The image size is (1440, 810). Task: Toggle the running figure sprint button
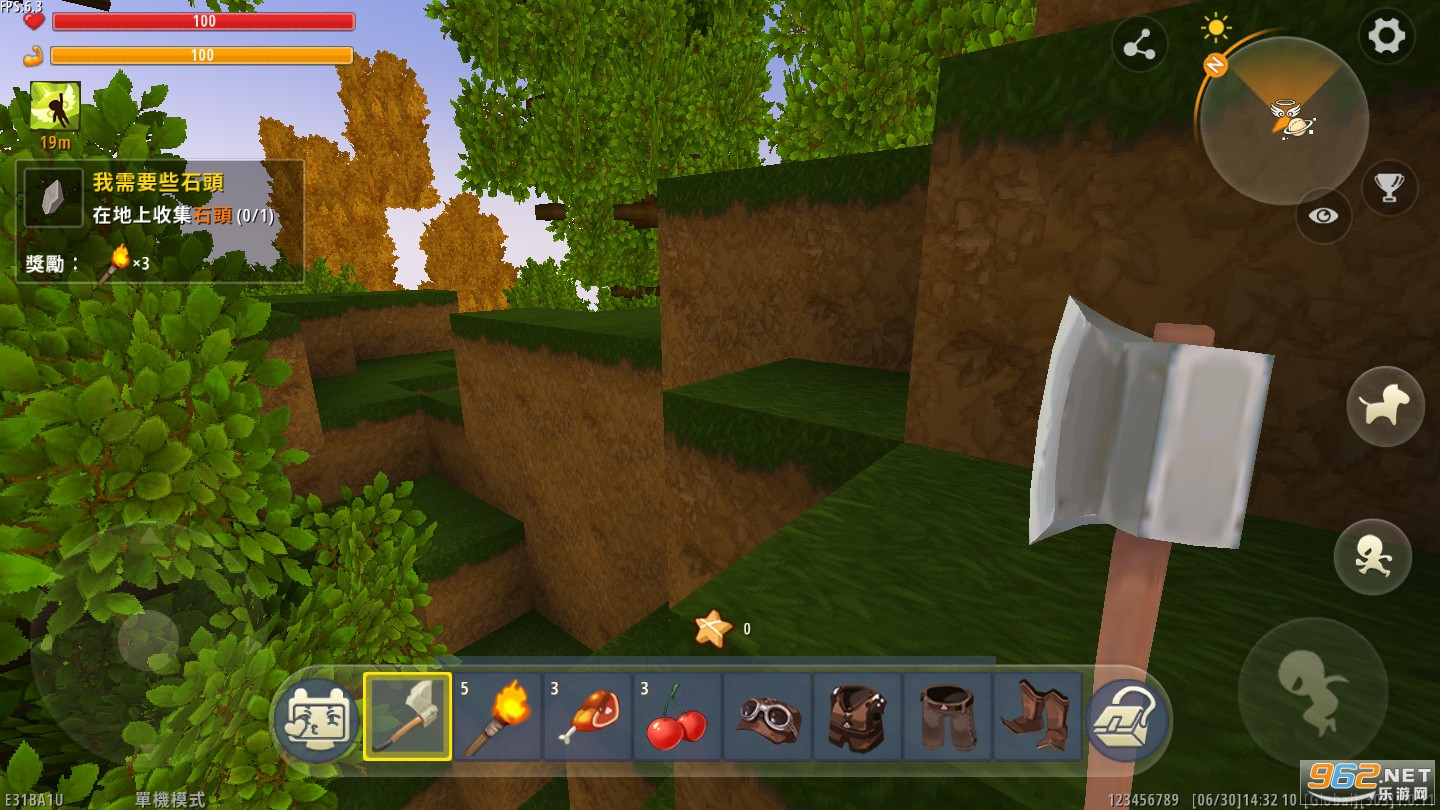[1372, 559]
